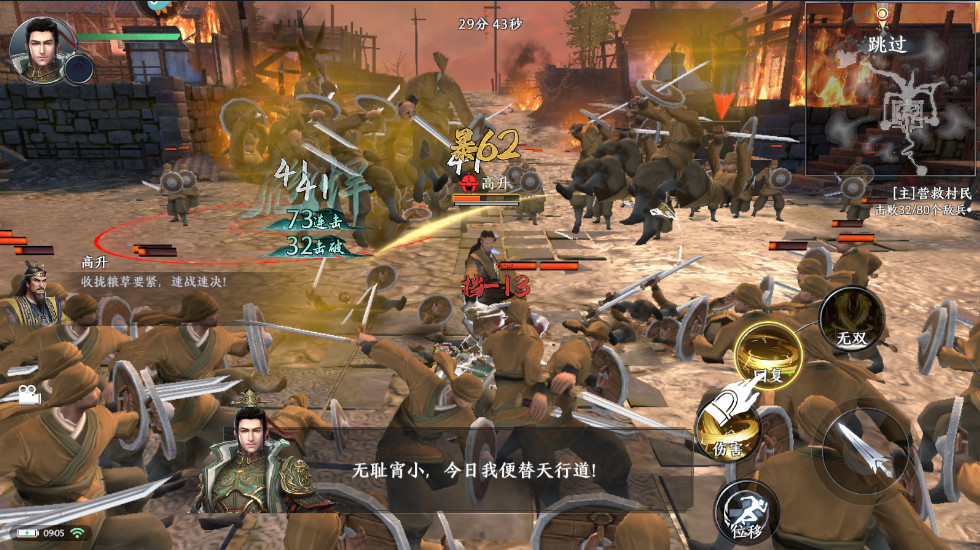Open the battlefield minimap
Image resolution: width=980 pixels, height=550 pixels.
point(907,112)
